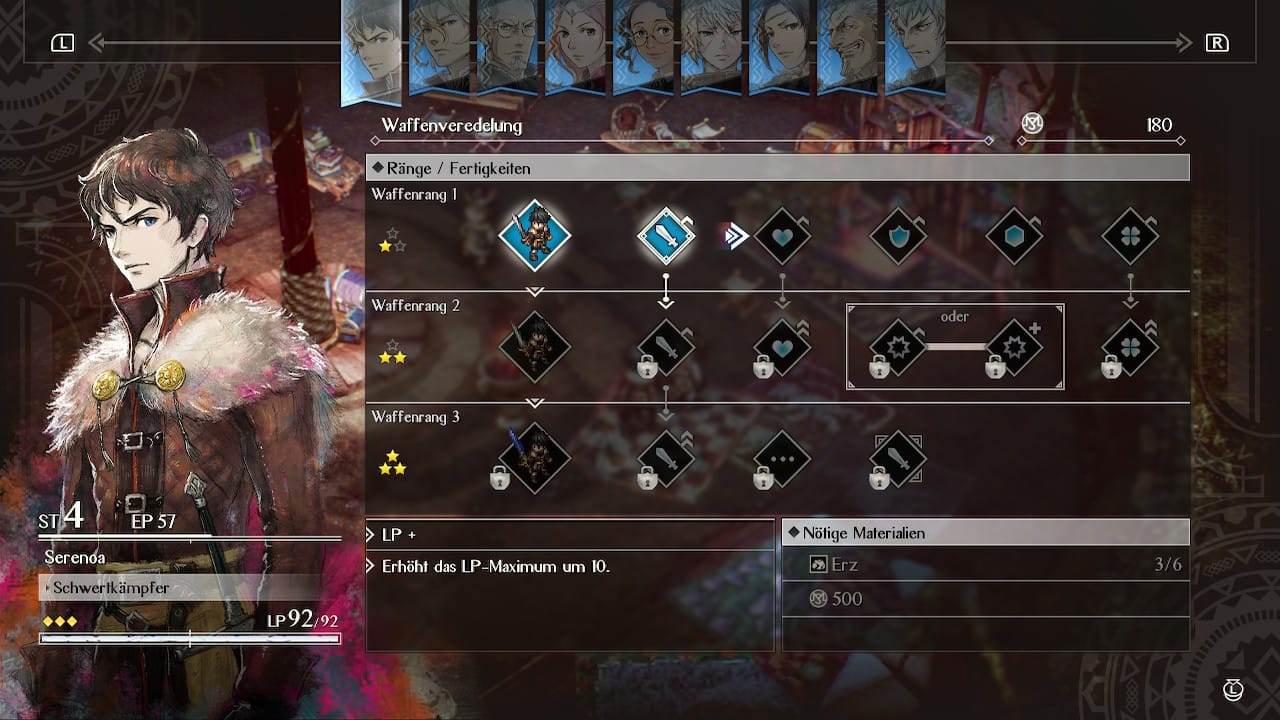Switch to the old man with glasses portrait
The width and height of the screenshot is (1280, 720).
[507, 45]
